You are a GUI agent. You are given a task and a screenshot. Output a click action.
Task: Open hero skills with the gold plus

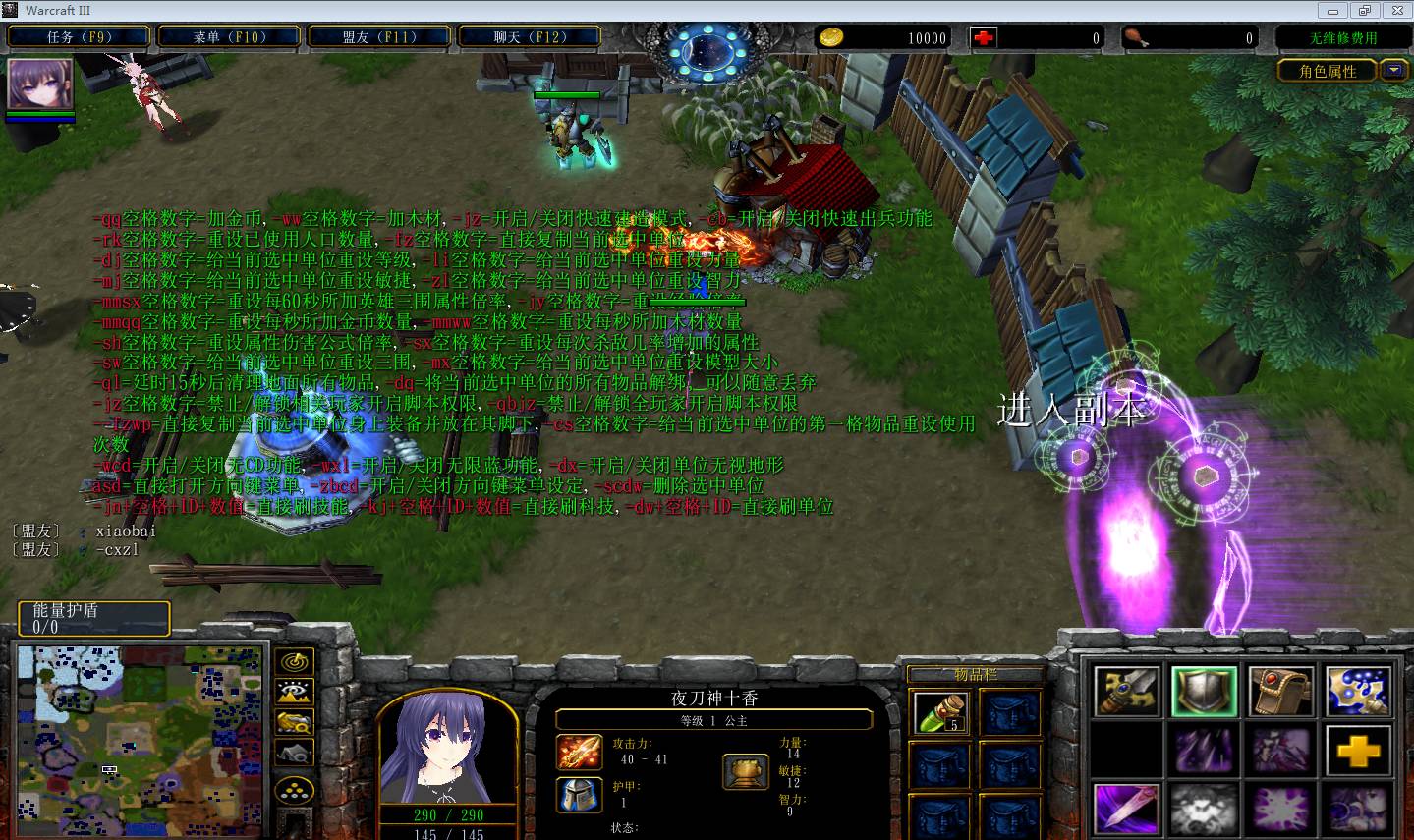click(1359, 753)
